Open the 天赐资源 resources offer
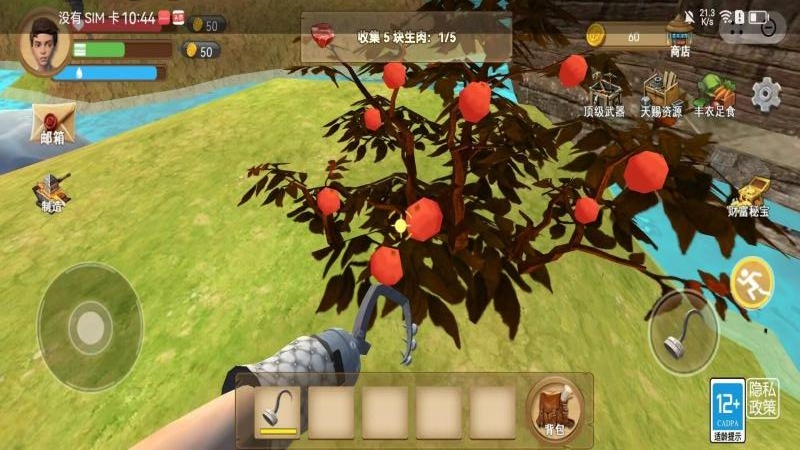This screenshot has width=800, height=450. 661,95
